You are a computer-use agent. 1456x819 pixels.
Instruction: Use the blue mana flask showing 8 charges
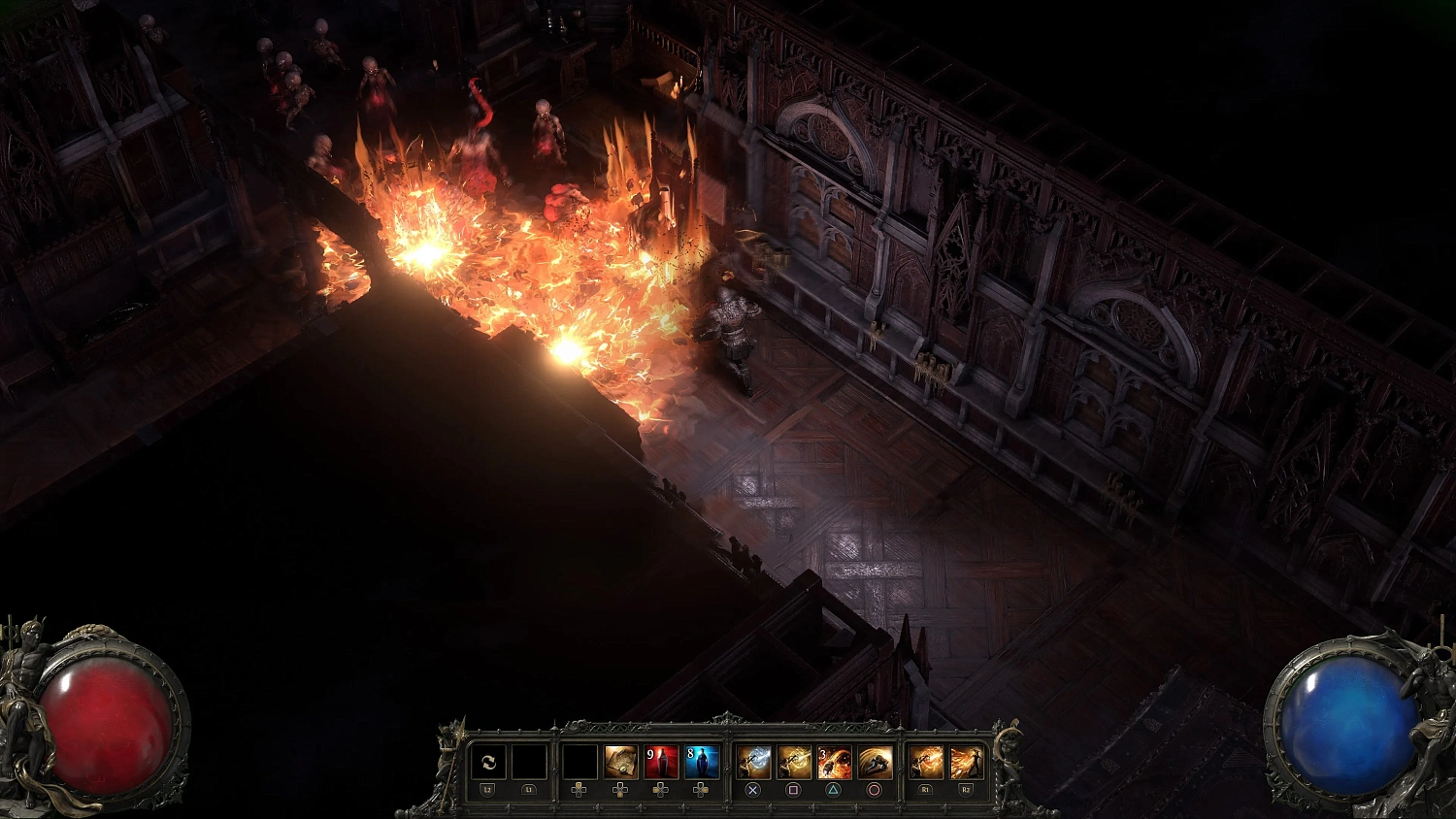703,761
